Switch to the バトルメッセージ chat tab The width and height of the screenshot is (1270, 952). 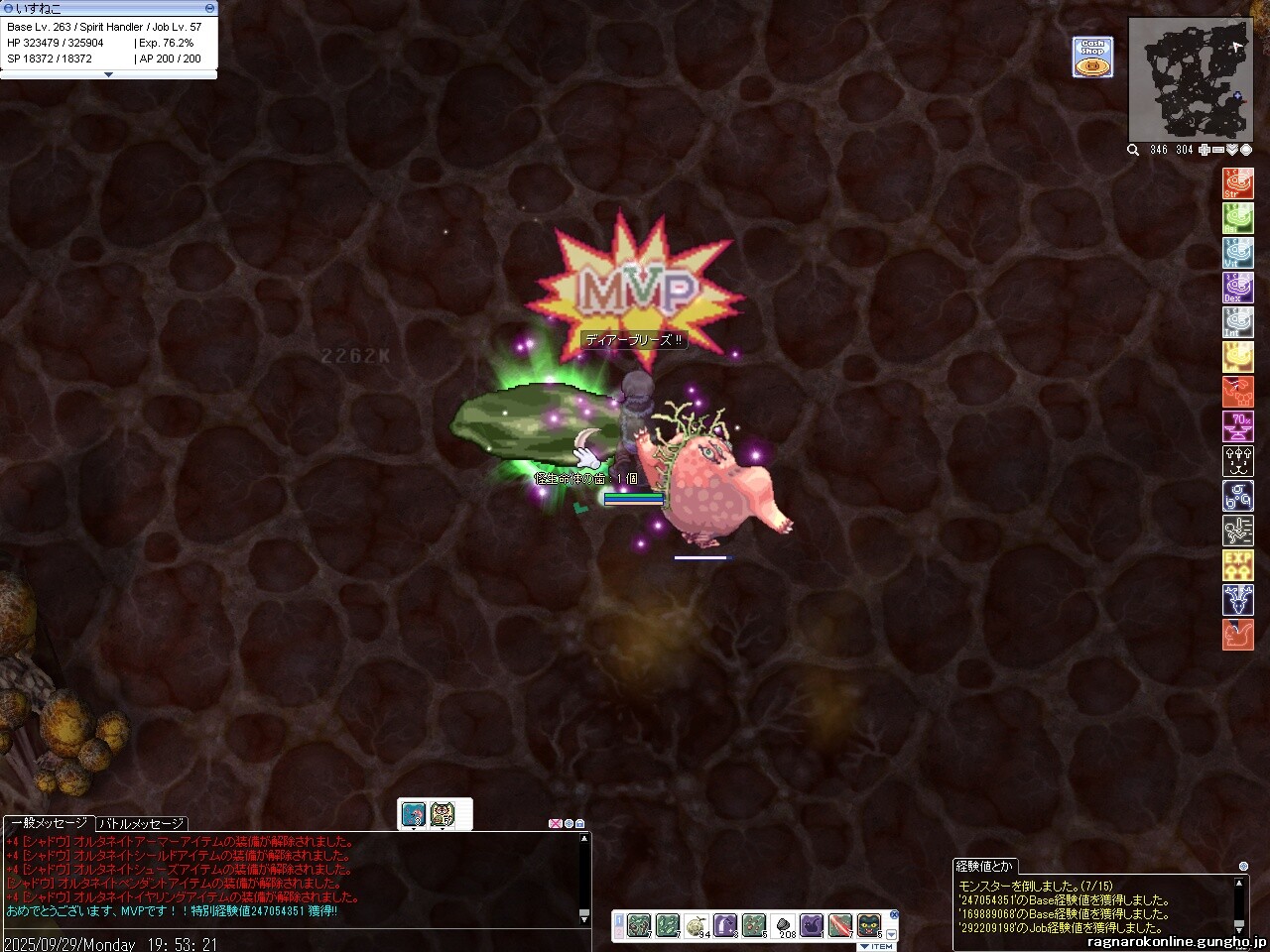coord(141,823)
